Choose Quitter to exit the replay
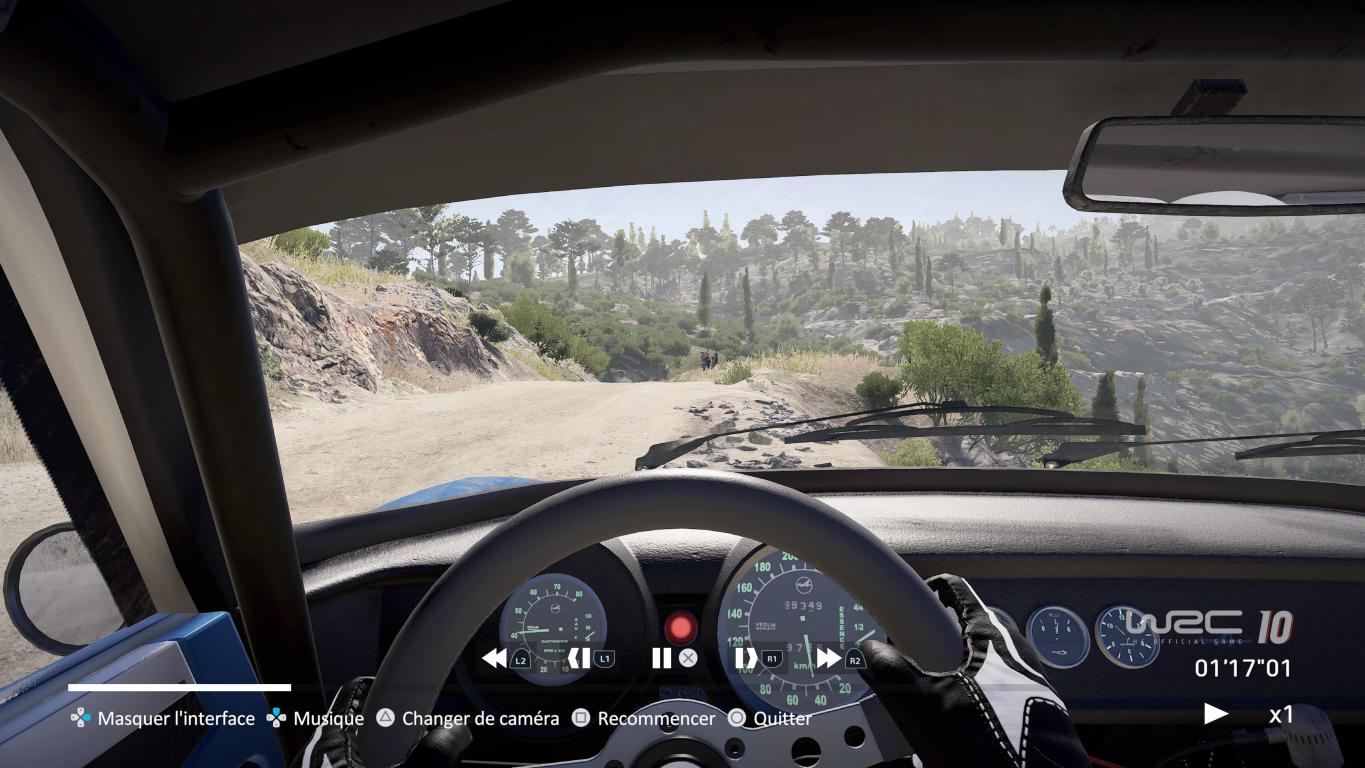 [x=770, y=718]
